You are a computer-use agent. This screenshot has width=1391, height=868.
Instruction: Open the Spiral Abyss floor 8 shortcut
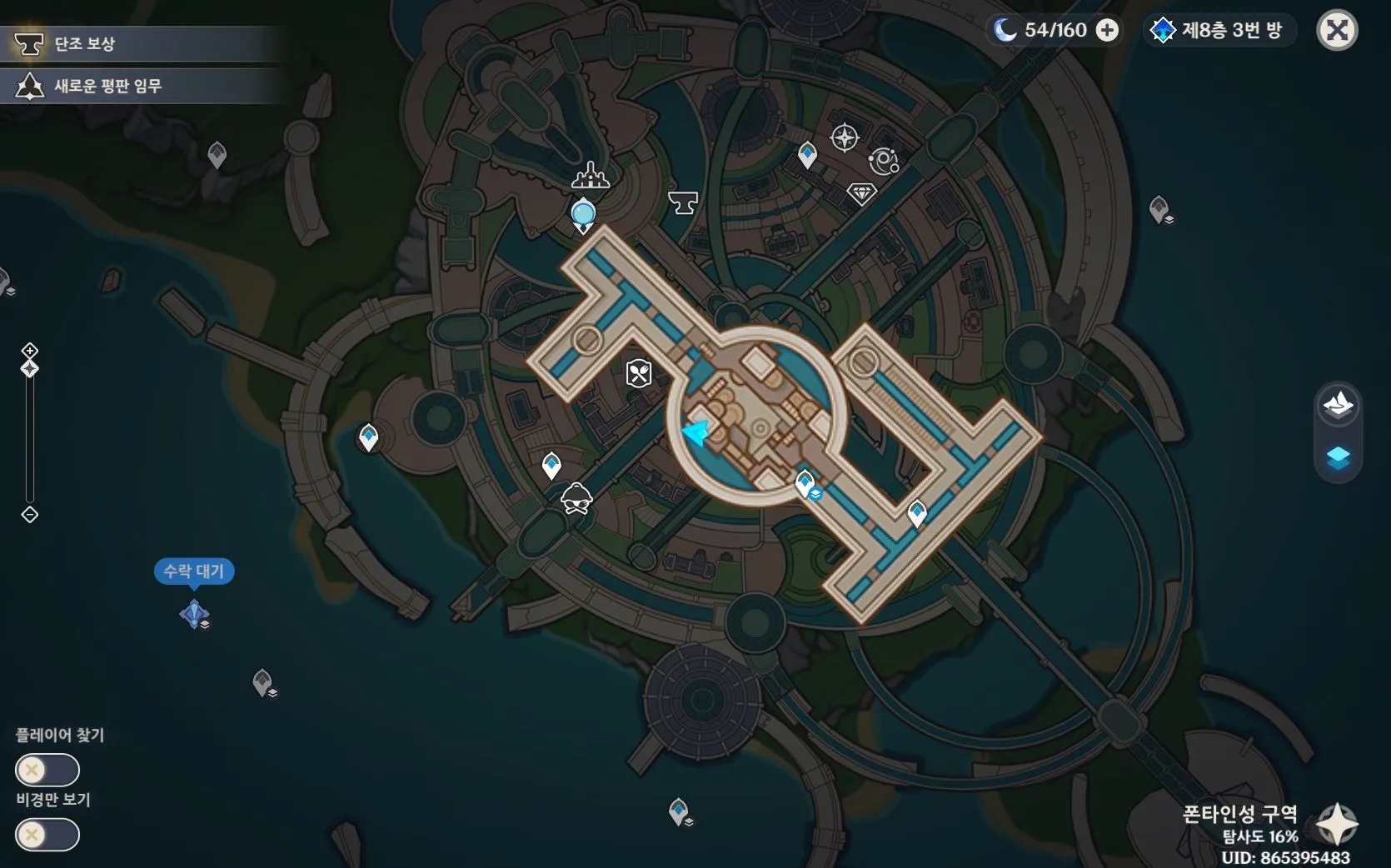pyautogui.click(x=1219, y=31)
